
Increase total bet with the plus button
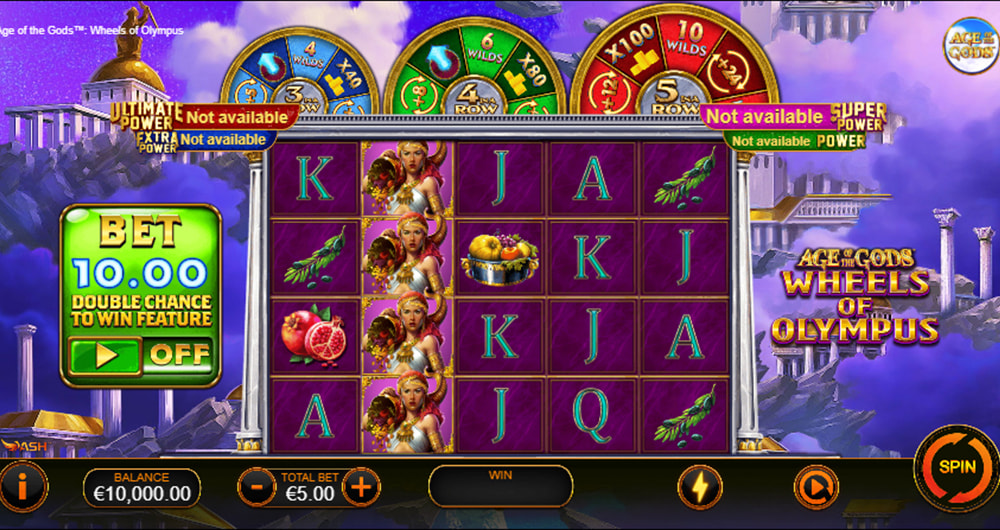pyautogui.click(x=361, y=488)
